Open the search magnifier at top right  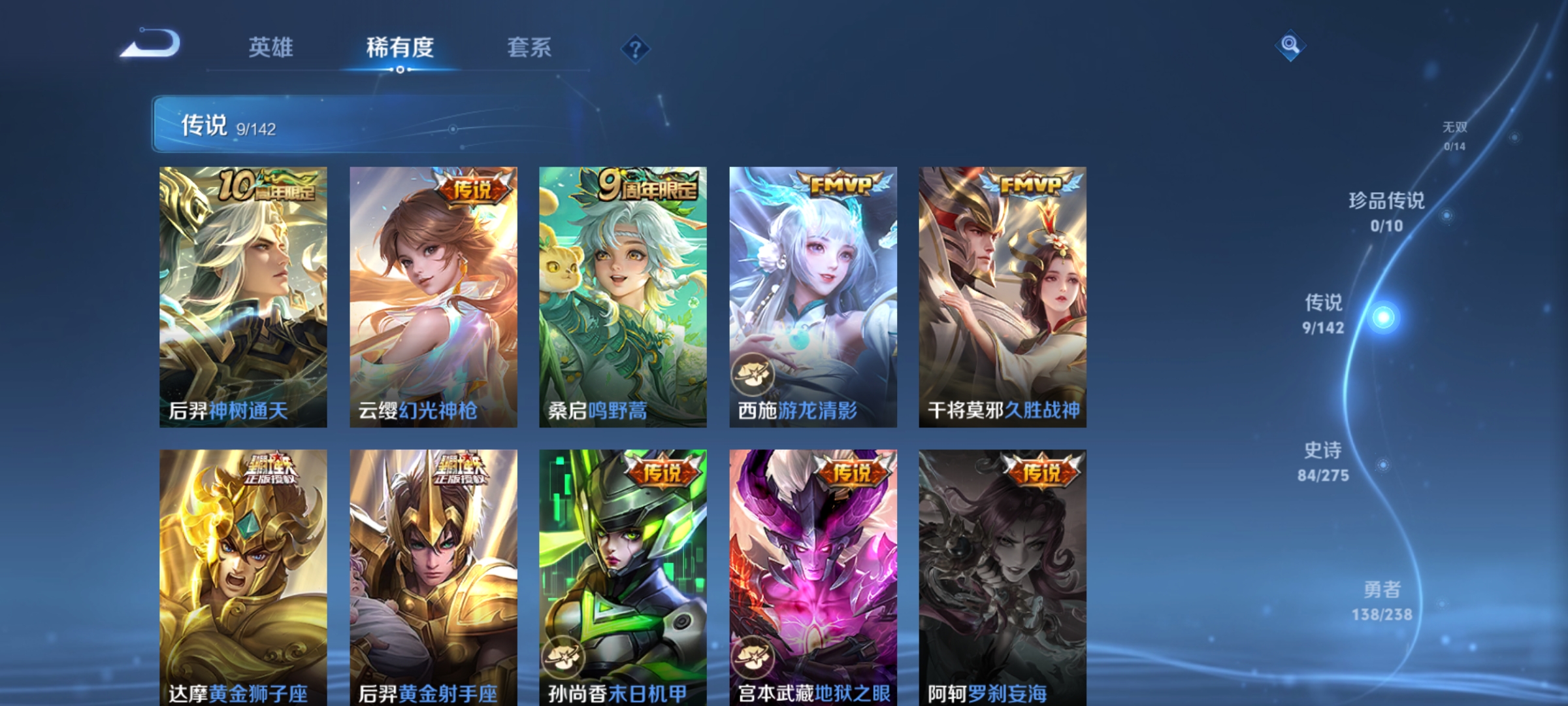click(1292, 46)
